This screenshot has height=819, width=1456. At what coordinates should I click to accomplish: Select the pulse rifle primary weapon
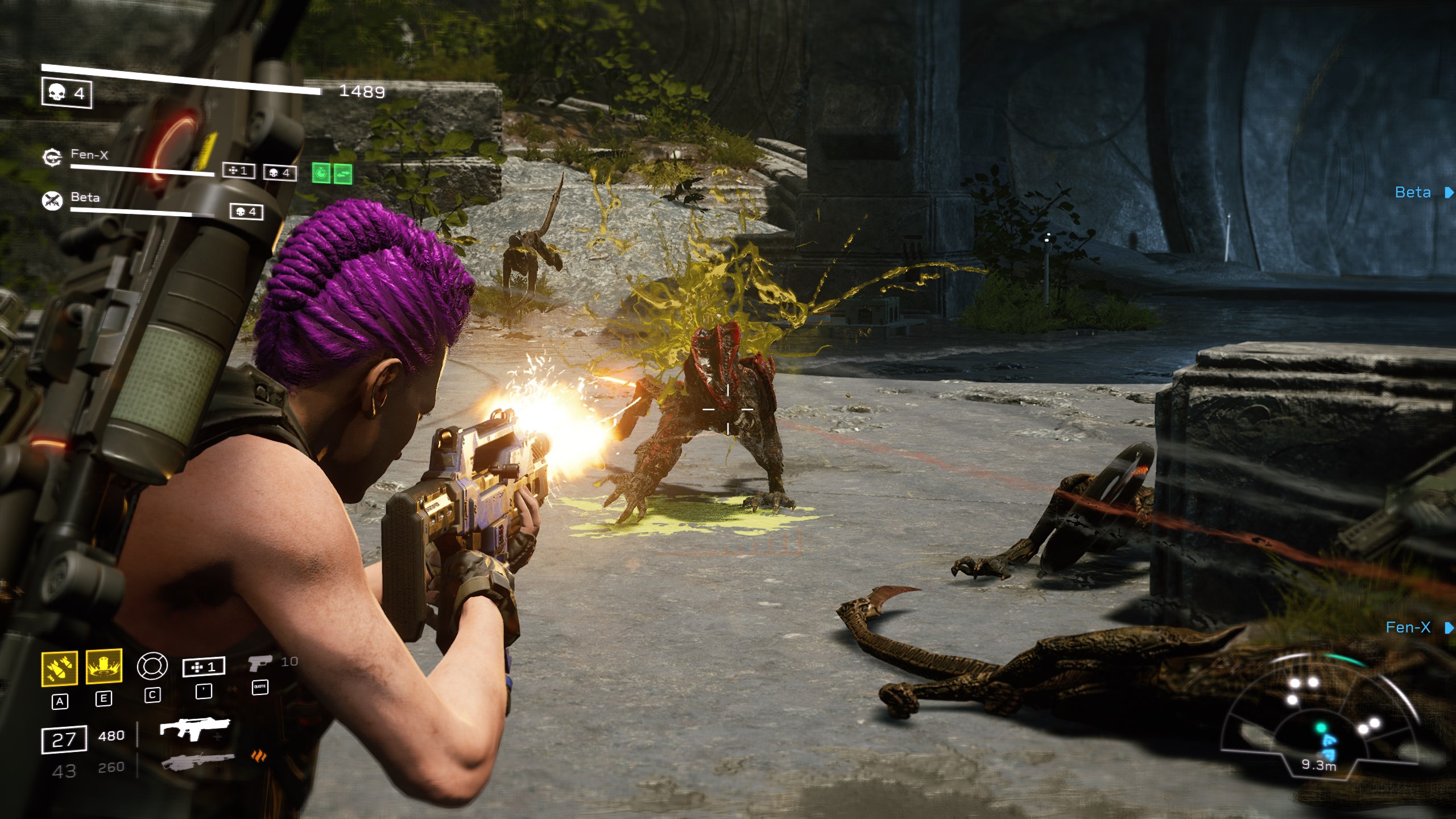pos(195,729)
